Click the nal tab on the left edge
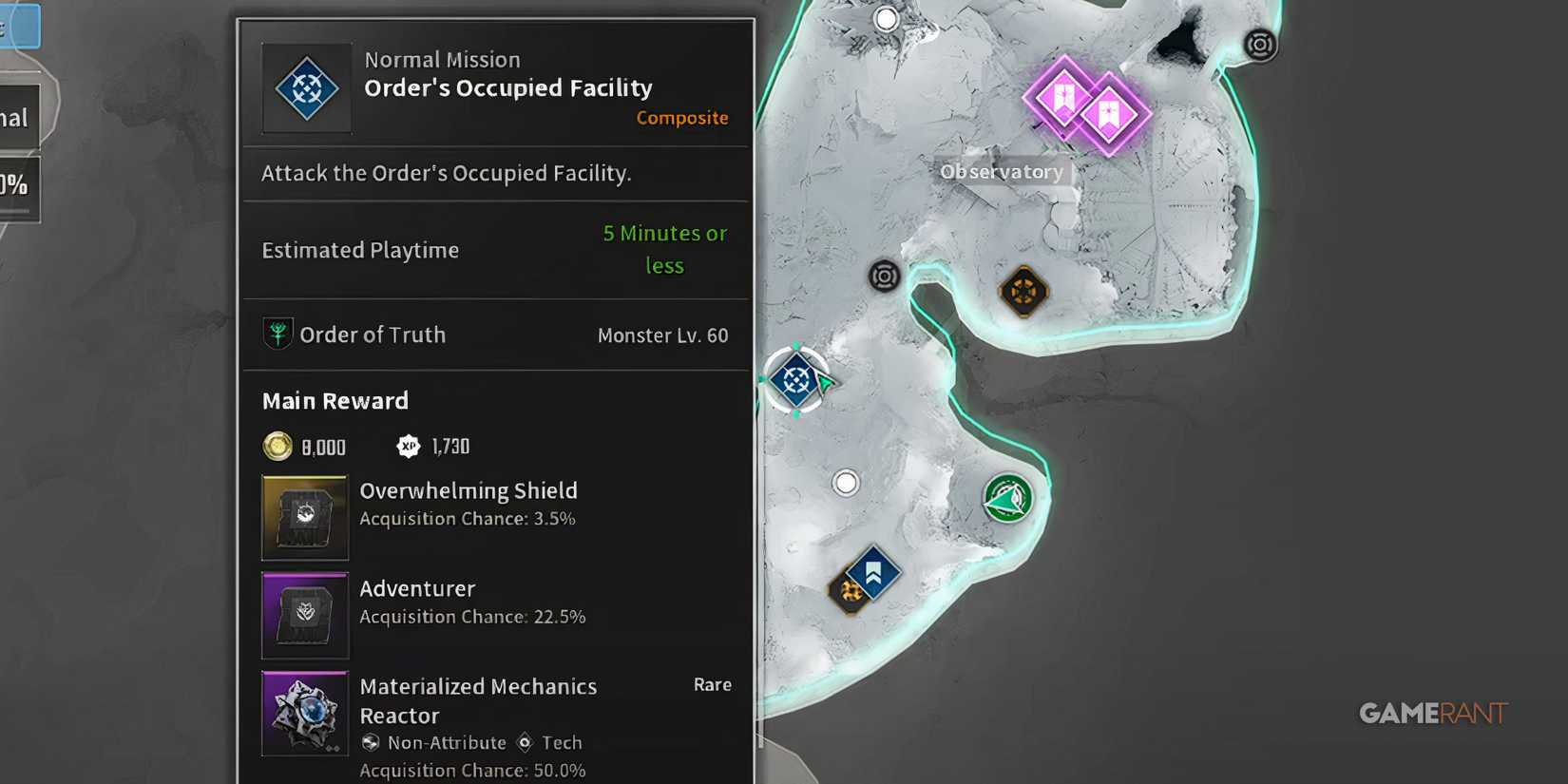1568x784 pixels. click(x=14, y=116)
